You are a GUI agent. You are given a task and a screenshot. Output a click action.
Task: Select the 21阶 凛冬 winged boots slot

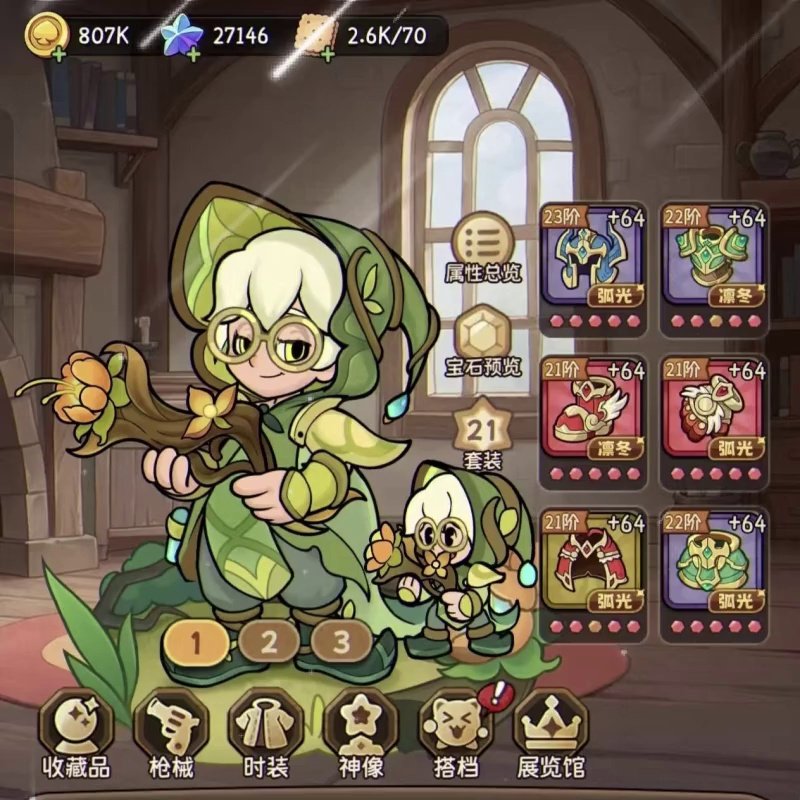point(594,412)
